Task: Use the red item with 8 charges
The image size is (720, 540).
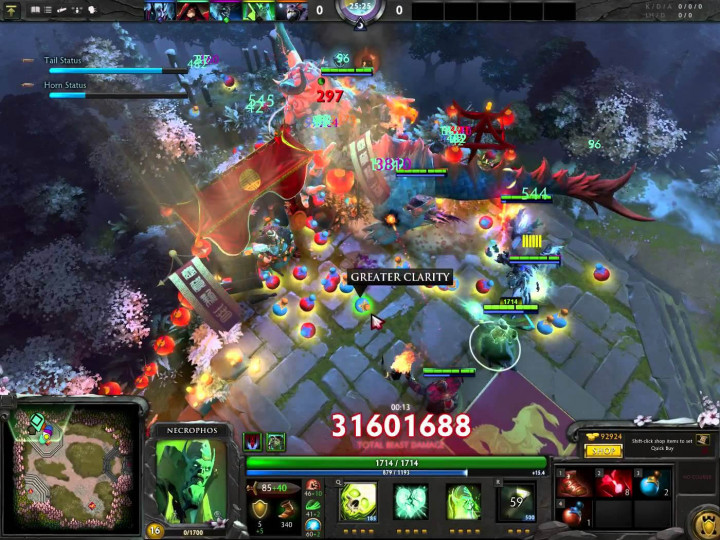Action: click(613, 485)
